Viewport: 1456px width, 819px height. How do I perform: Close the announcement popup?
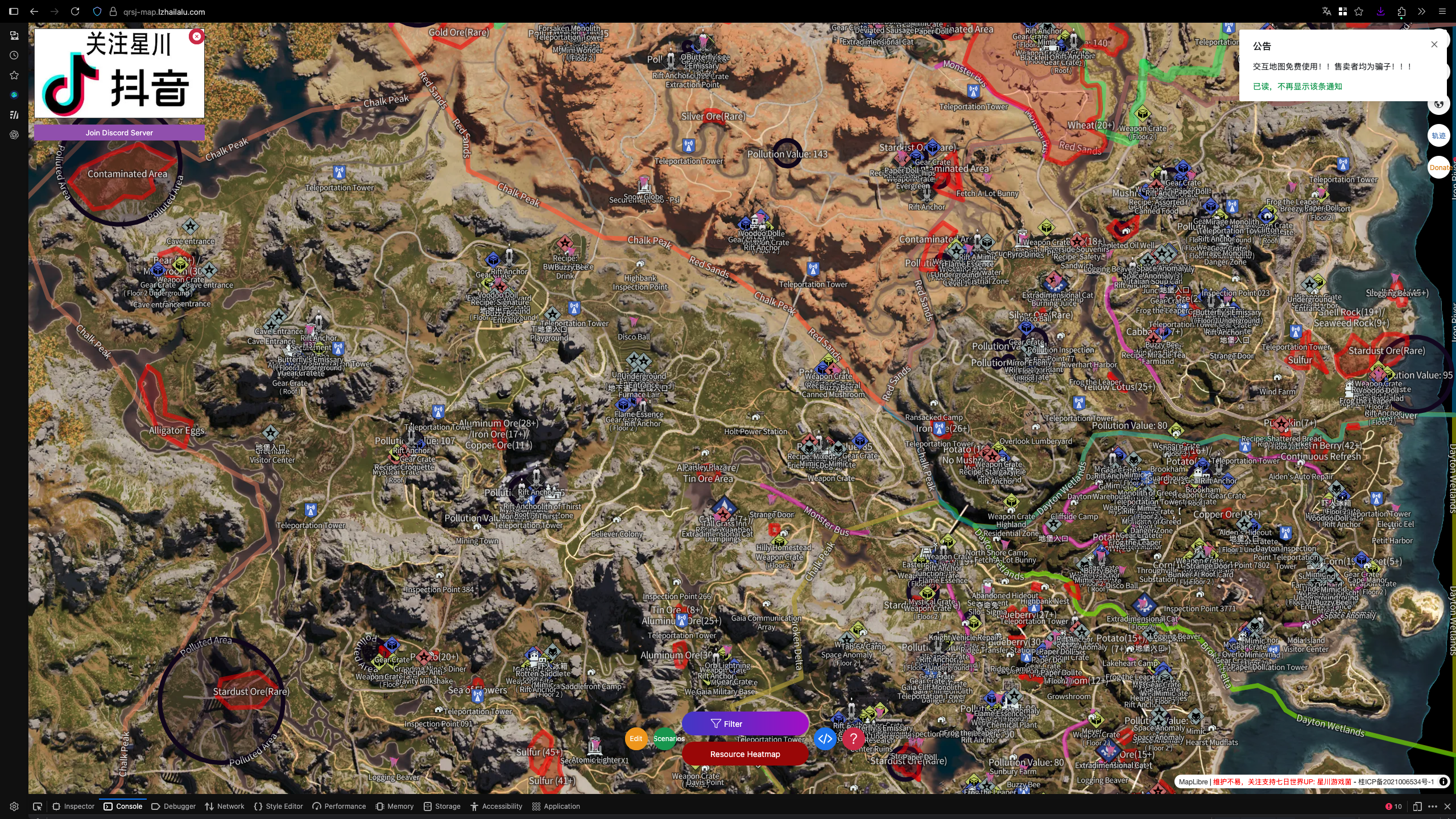point(1434,44)
